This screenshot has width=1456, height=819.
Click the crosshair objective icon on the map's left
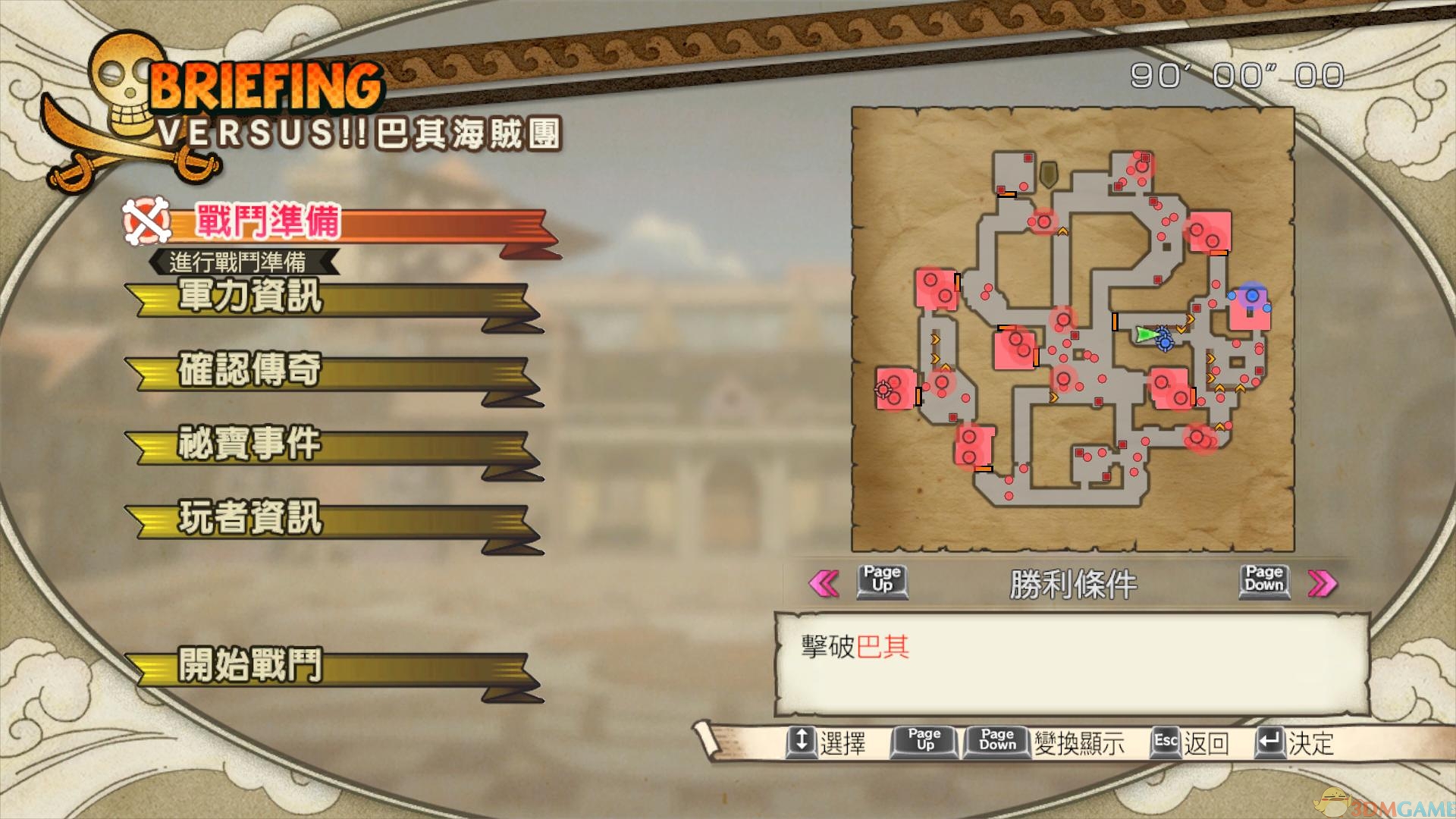tap(881, 388)
